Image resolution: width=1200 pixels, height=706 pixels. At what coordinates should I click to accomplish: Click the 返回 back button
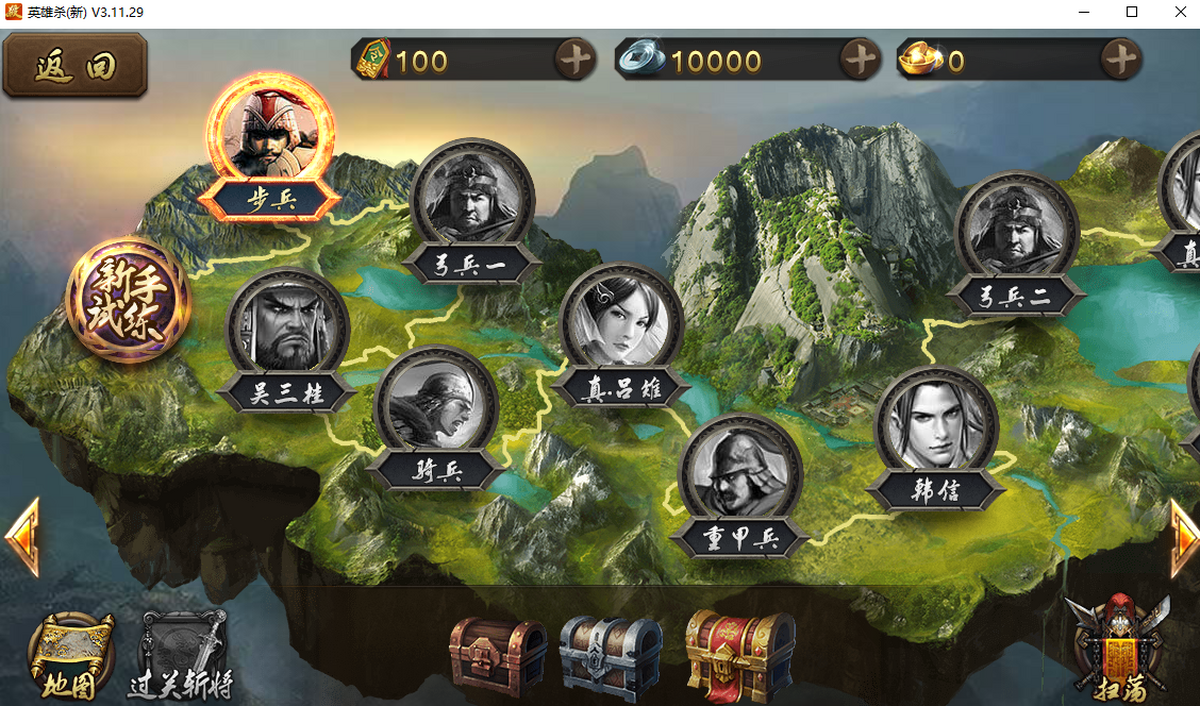point(75,66)
